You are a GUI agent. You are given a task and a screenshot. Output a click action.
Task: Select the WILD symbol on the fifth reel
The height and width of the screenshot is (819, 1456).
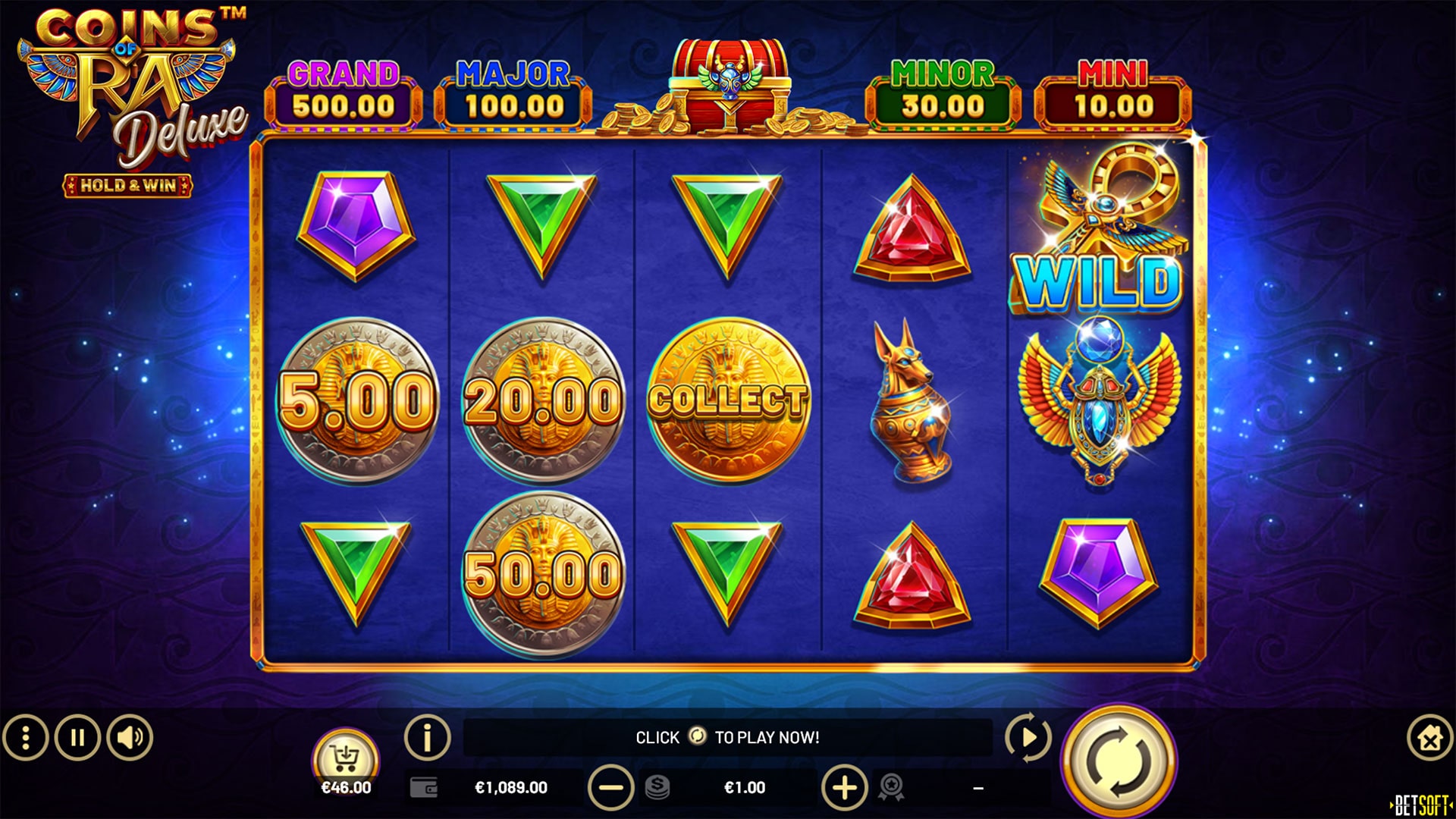click(1094, 227)
